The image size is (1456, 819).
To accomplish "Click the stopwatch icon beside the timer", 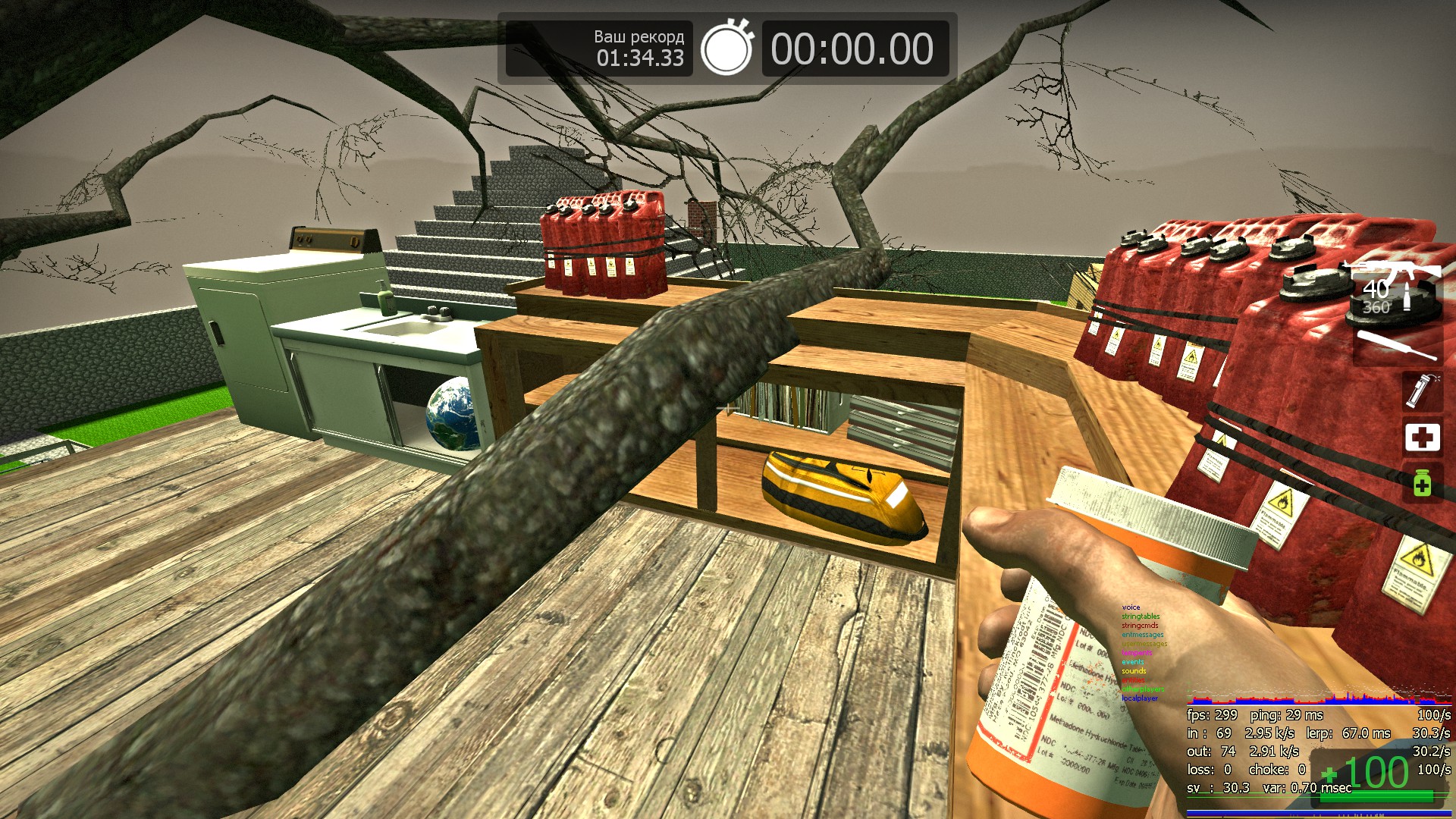I will point(726,49).
